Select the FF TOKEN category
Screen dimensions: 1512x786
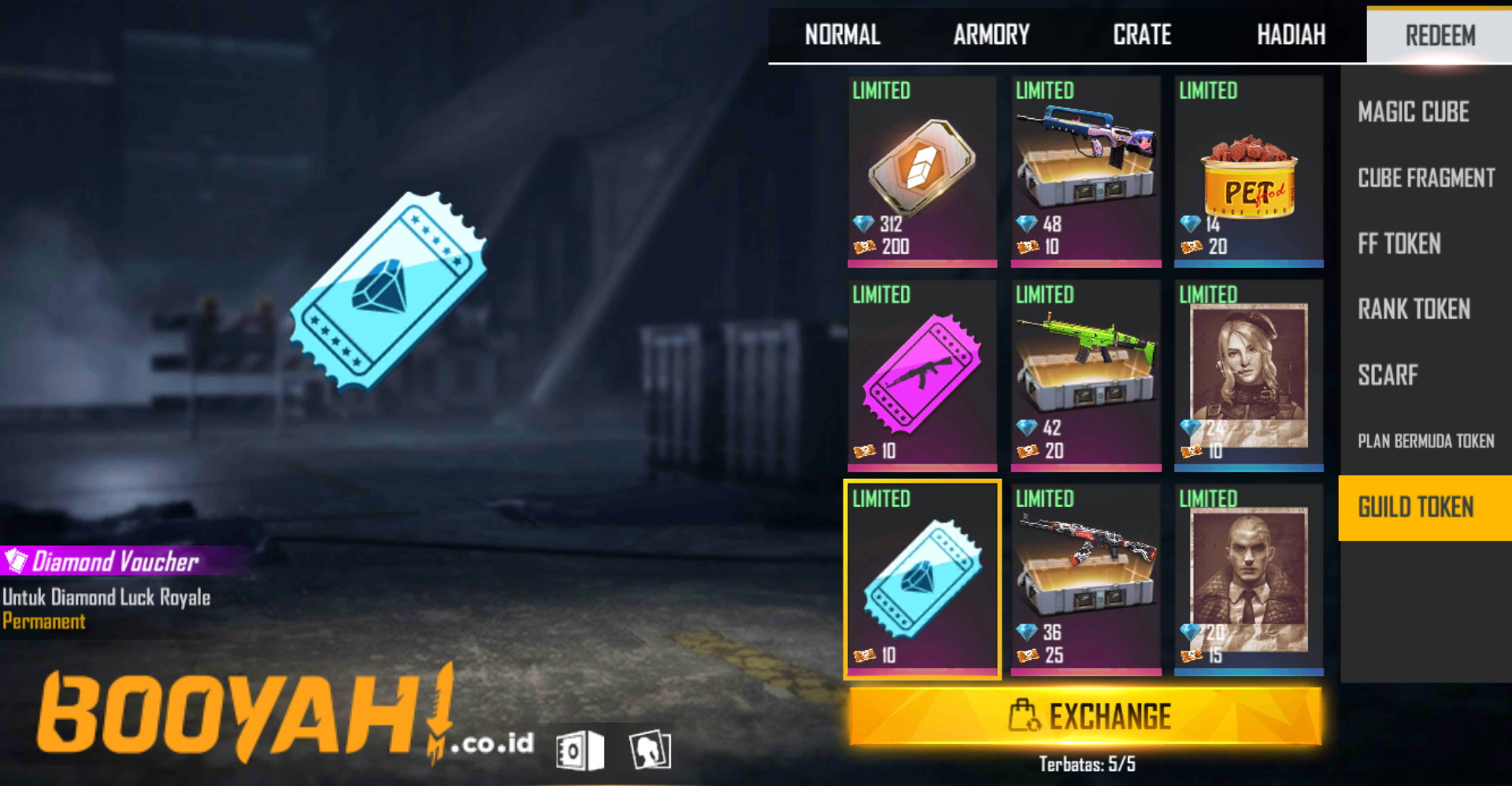click(x=1399, y=244)
